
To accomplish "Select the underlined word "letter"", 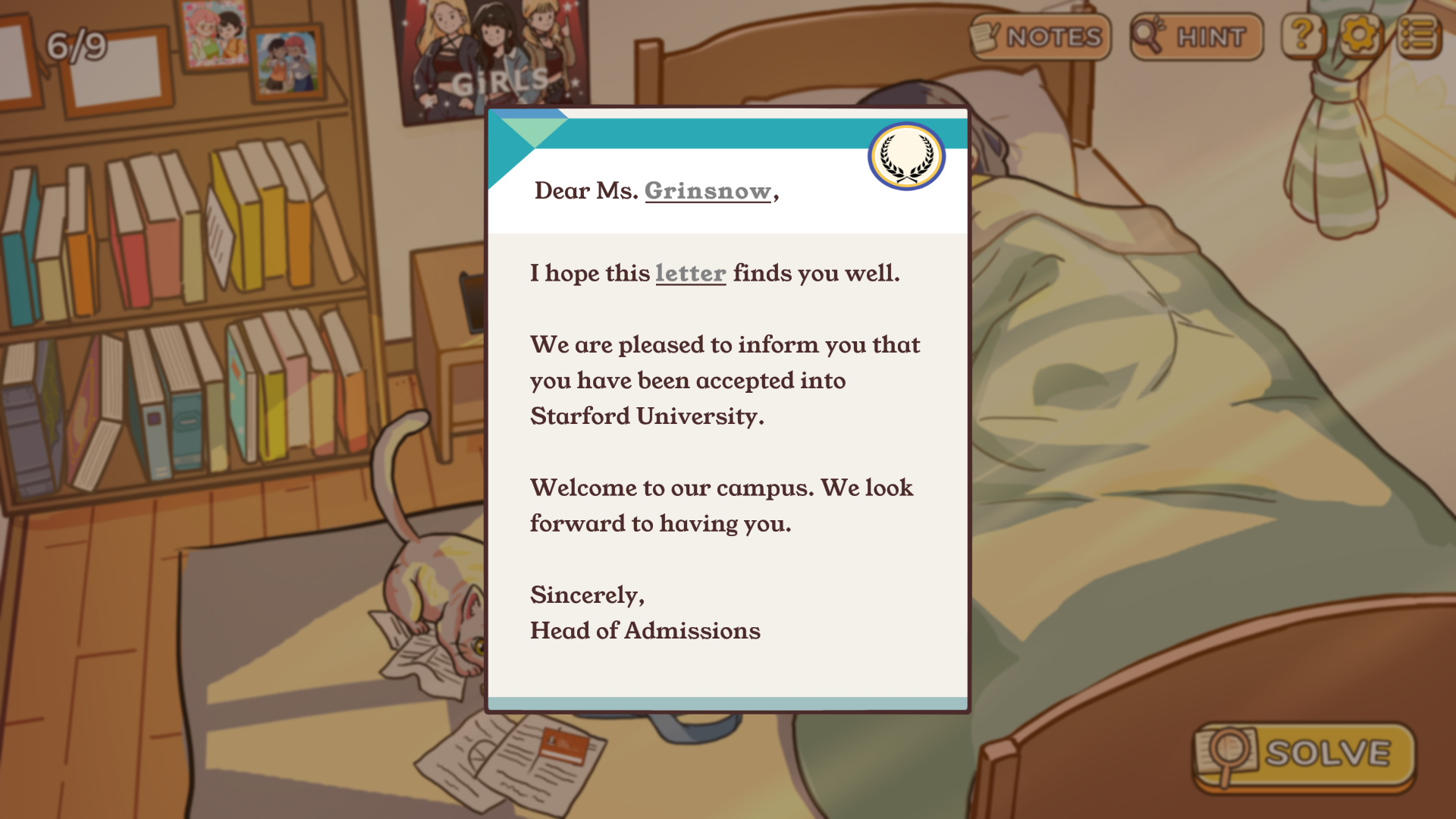I will click(x=690, y=273).
